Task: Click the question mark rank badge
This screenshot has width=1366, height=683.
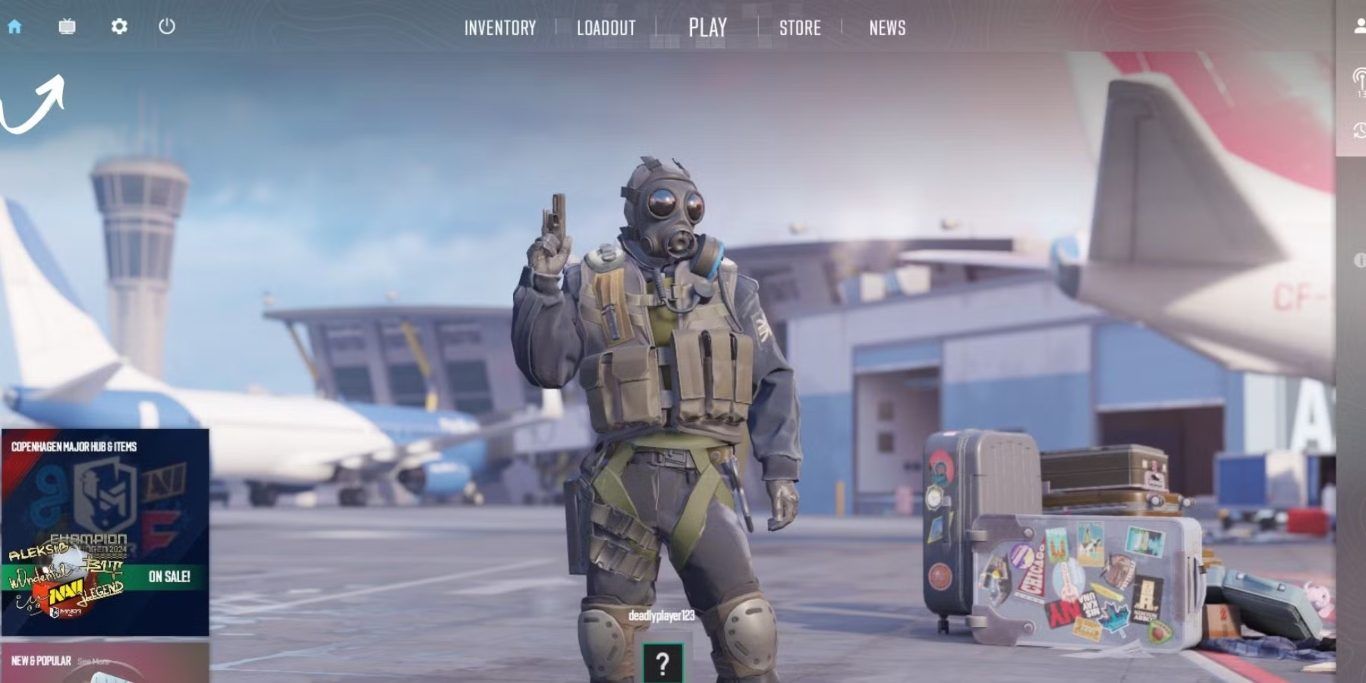Action: (662, 663)
